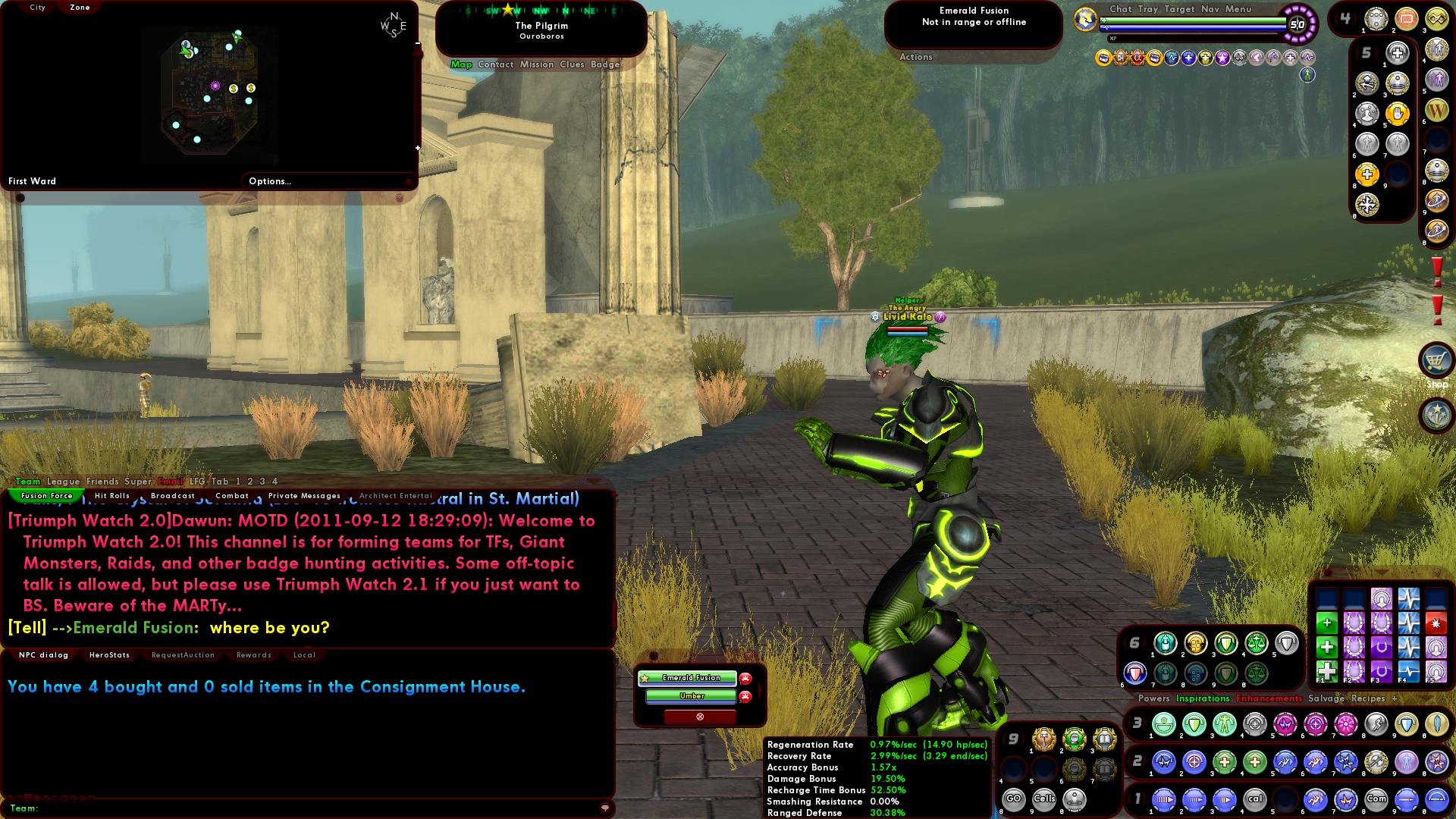Open the "+" tab next to Recipes
1456x819 pixels.
click(1396, 698)
